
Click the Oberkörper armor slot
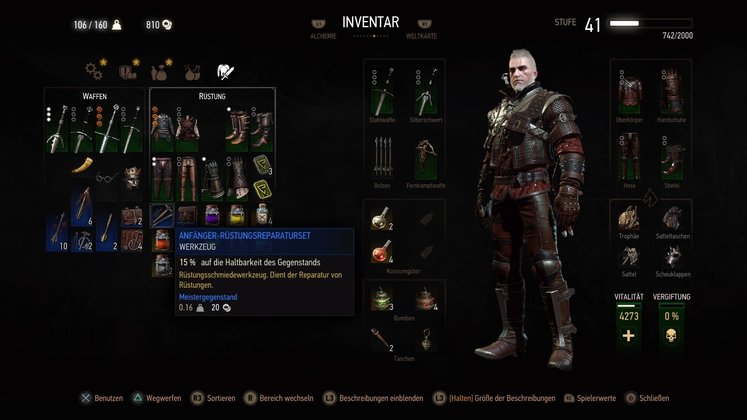tap(629, 96)
